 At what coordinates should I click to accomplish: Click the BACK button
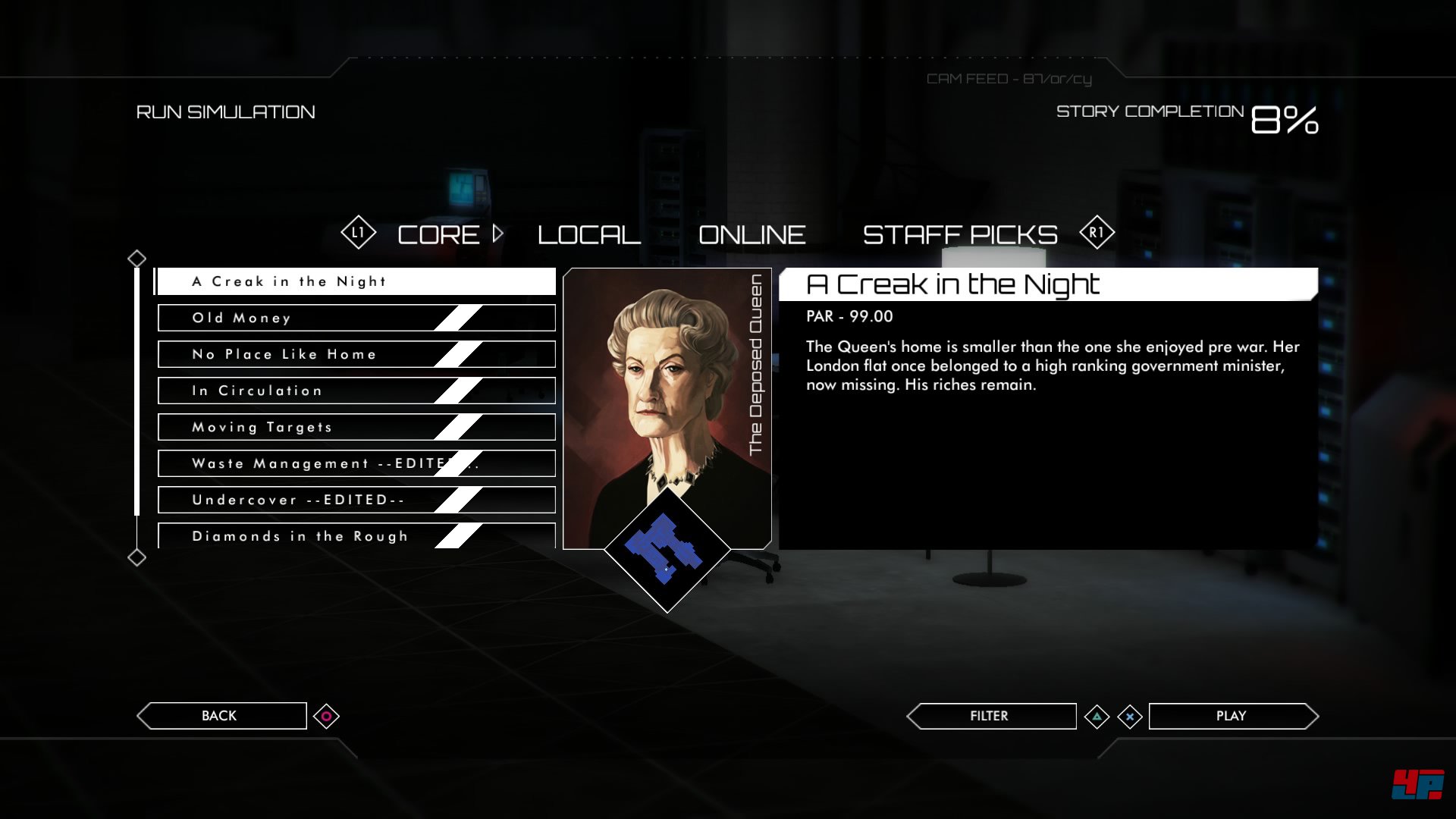pos(220,716)
